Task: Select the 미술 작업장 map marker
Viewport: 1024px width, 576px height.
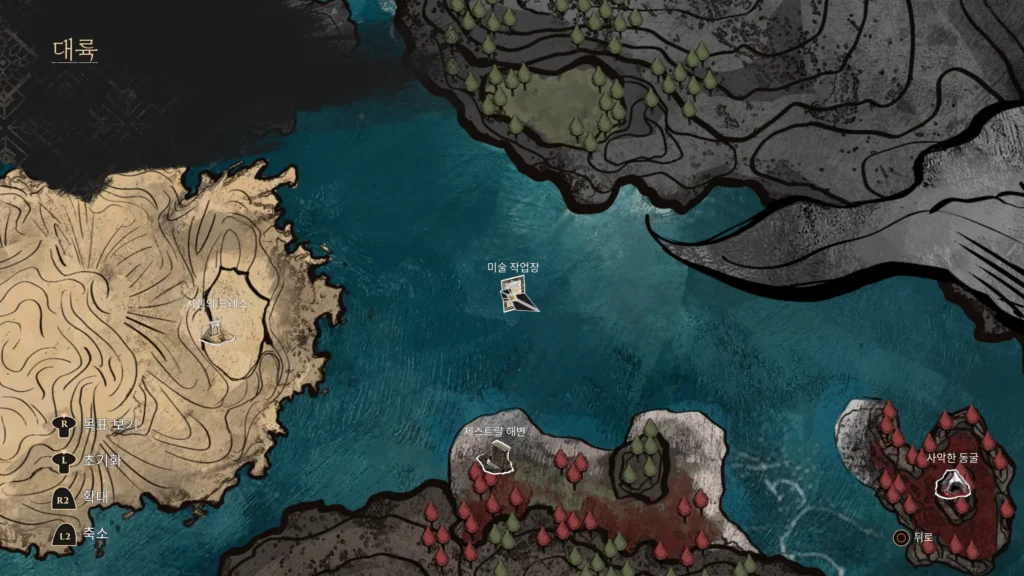Action: (518, 295)
